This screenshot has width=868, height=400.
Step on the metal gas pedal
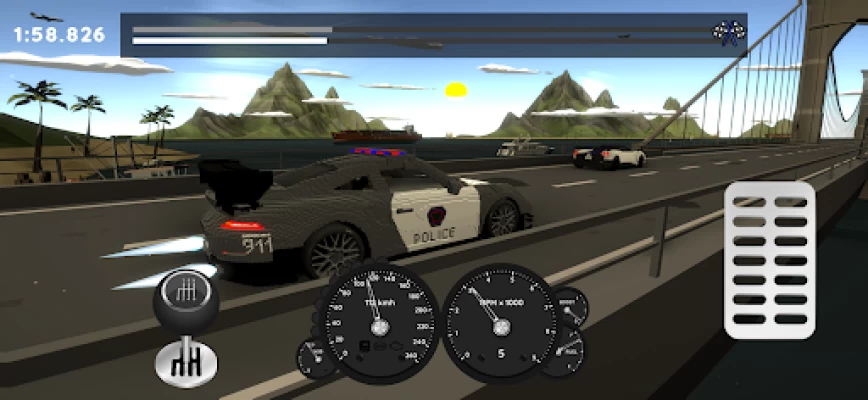tap(769, 260)
